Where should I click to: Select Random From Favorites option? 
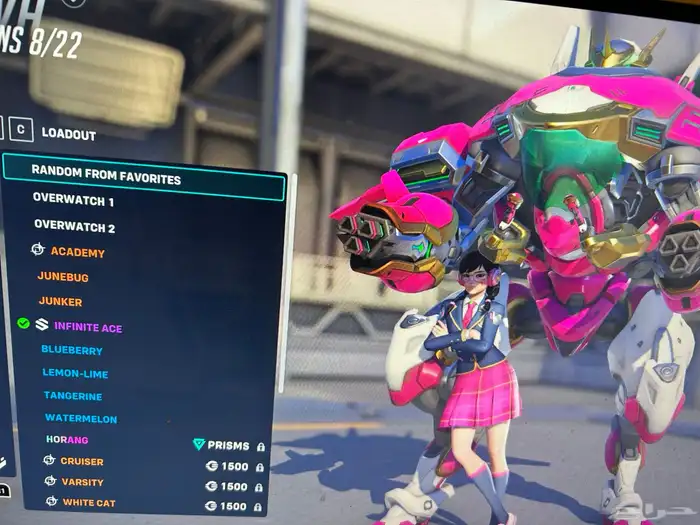tap(105, 179)
